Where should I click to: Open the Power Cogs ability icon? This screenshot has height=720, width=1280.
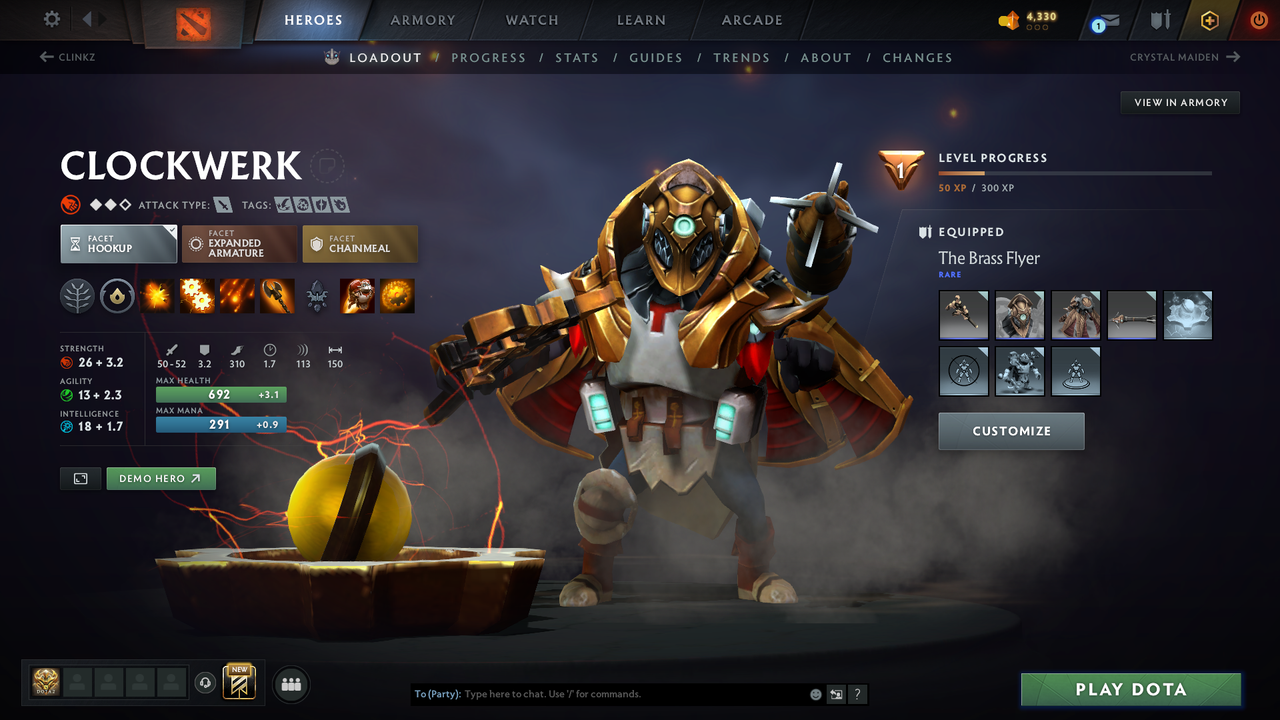(x=197, y=295)
